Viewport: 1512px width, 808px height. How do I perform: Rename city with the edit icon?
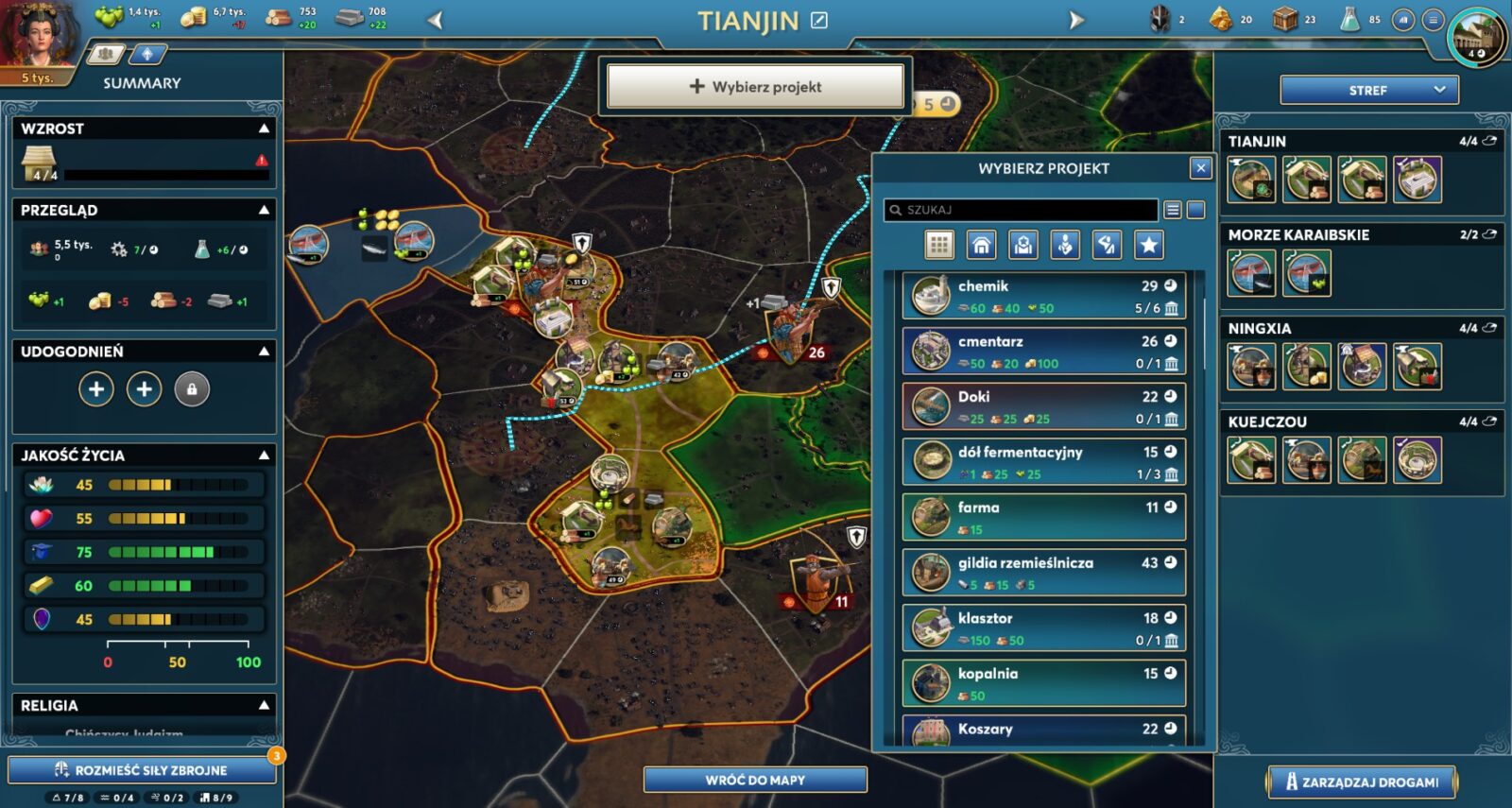pyautogui.click(x=819, y=20)
